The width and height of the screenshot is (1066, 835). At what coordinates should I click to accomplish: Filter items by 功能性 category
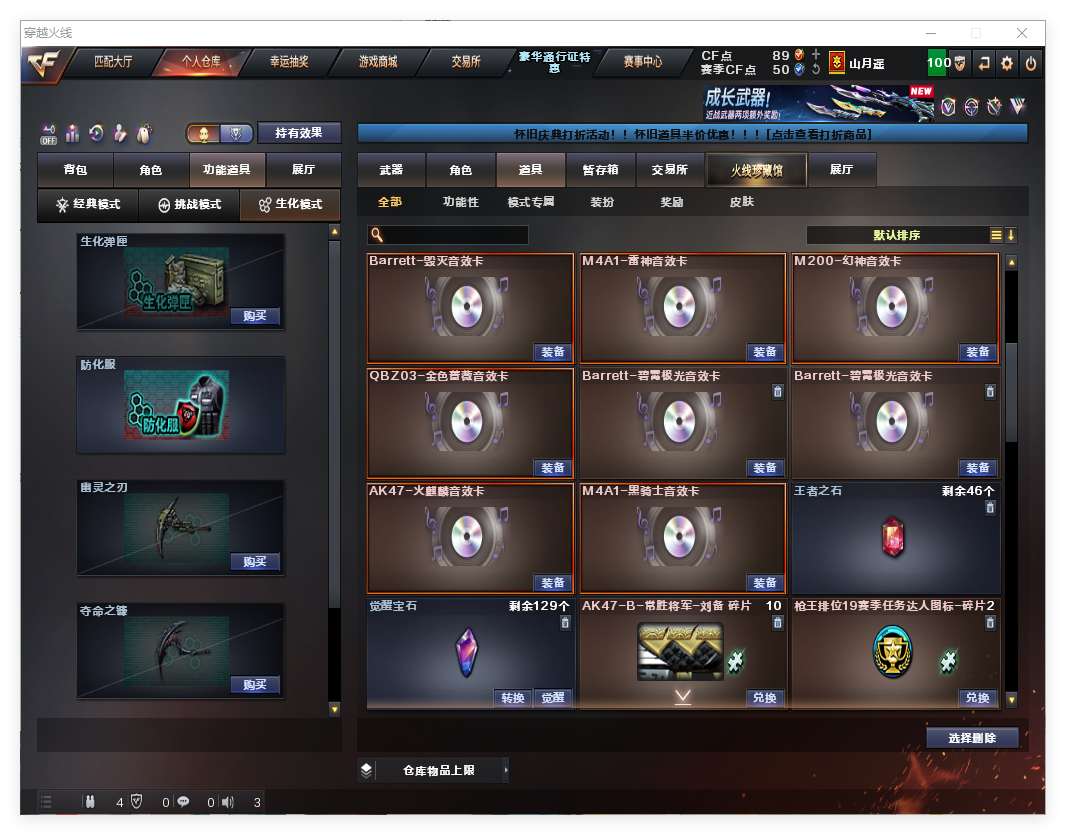coord(461,202)
